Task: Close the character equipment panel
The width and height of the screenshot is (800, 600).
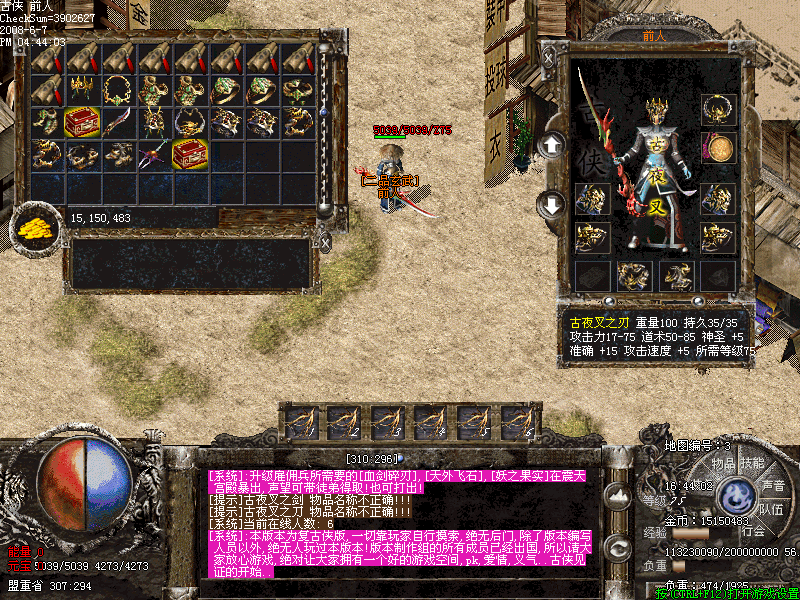Action: [x=548, y=59]
